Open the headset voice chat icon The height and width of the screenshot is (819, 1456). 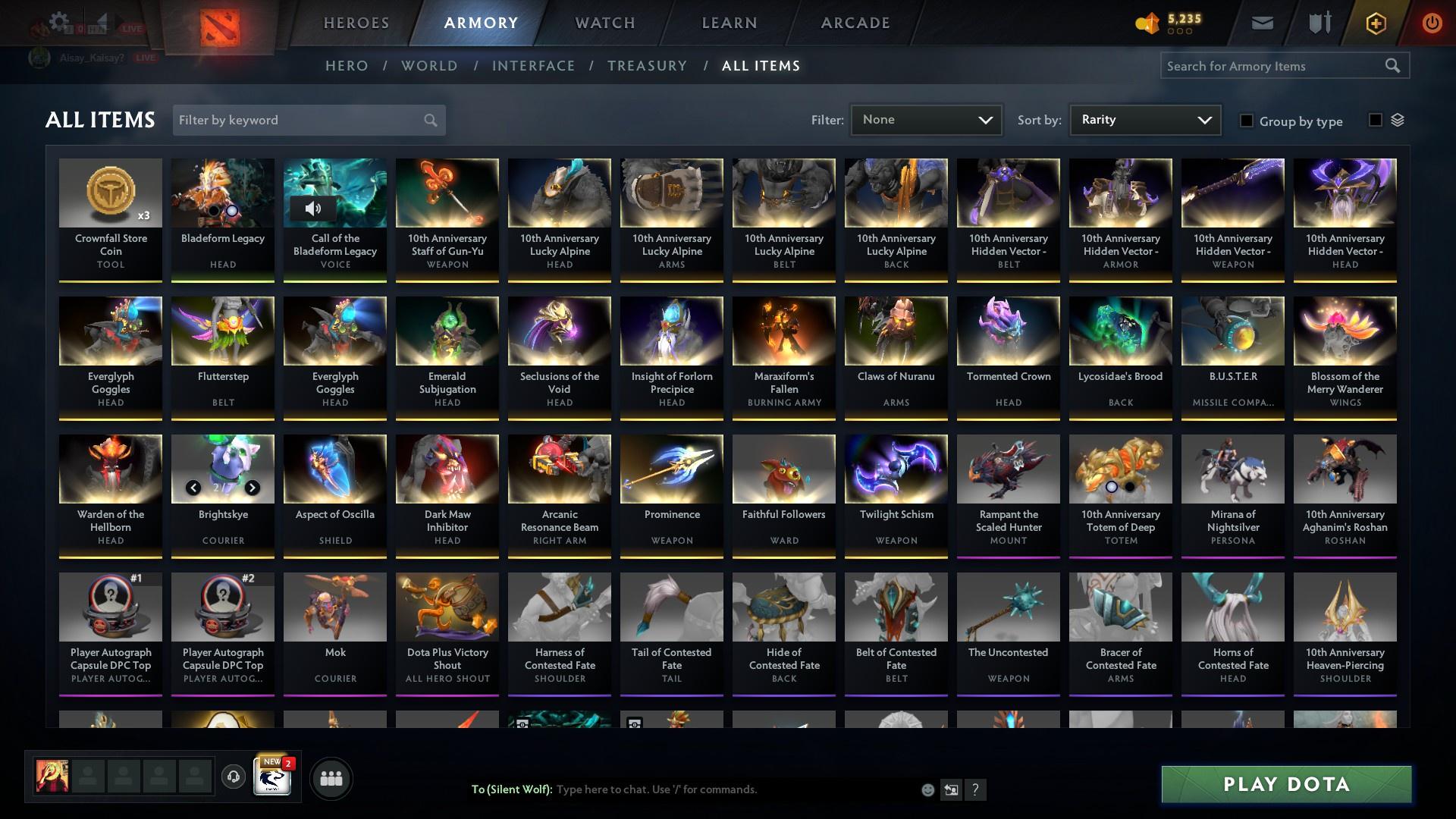click(x=233, y=777)
